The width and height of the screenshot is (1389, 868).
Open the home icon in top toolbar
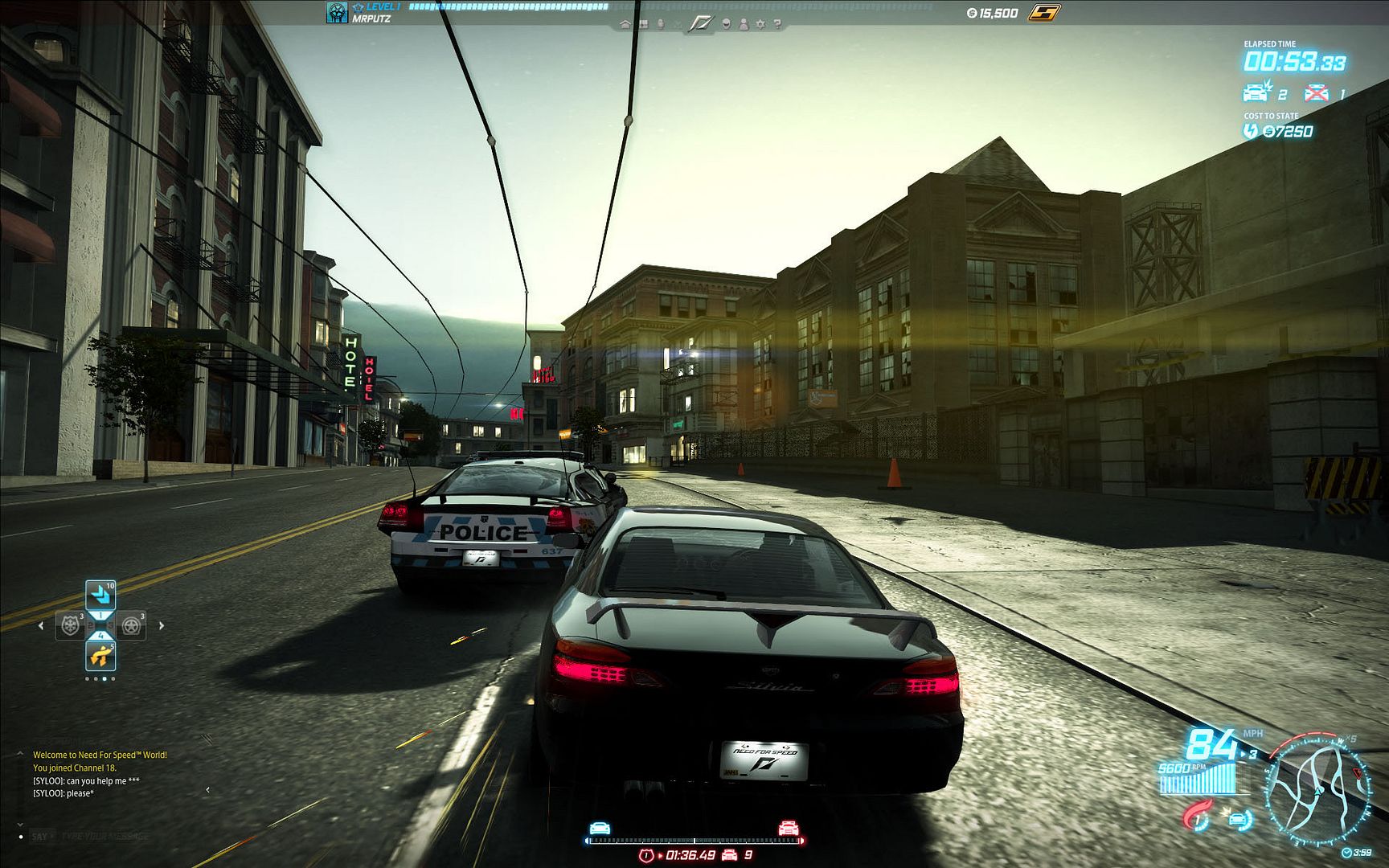pos(625,24)
